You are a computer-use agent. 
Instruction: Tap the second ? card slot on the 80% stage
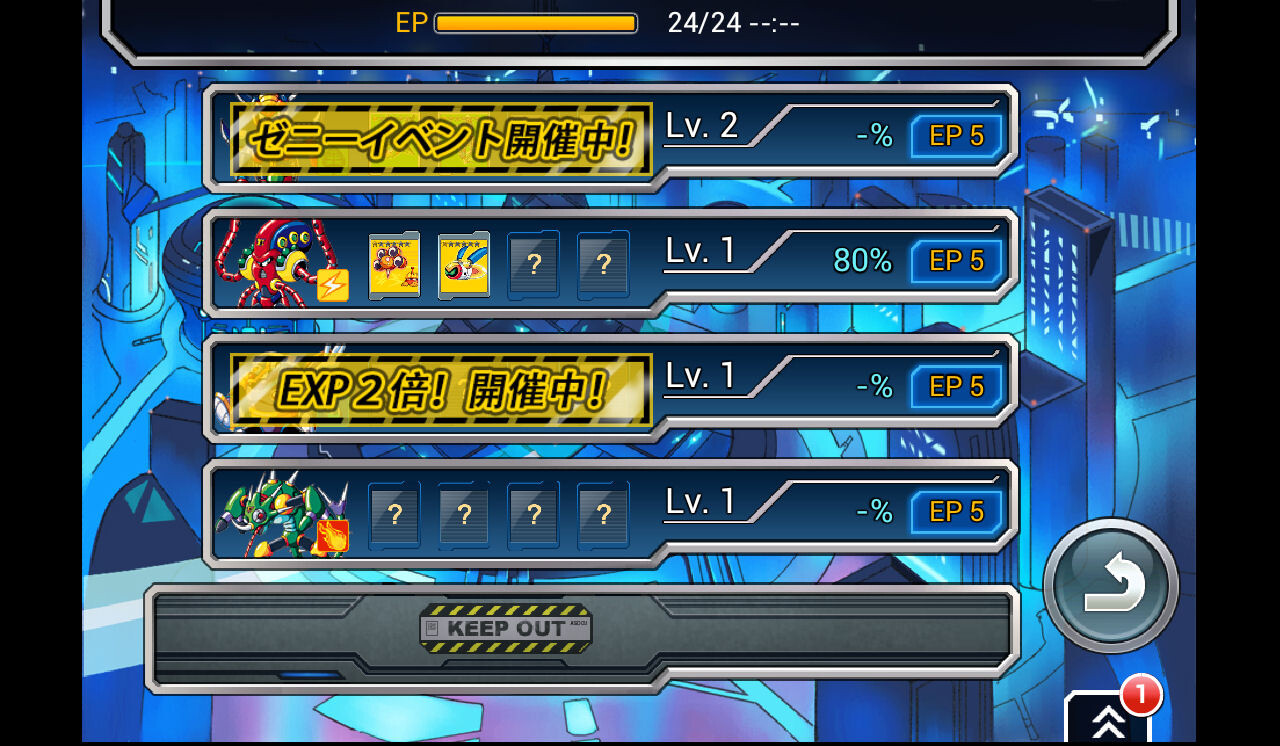(603, 264)
